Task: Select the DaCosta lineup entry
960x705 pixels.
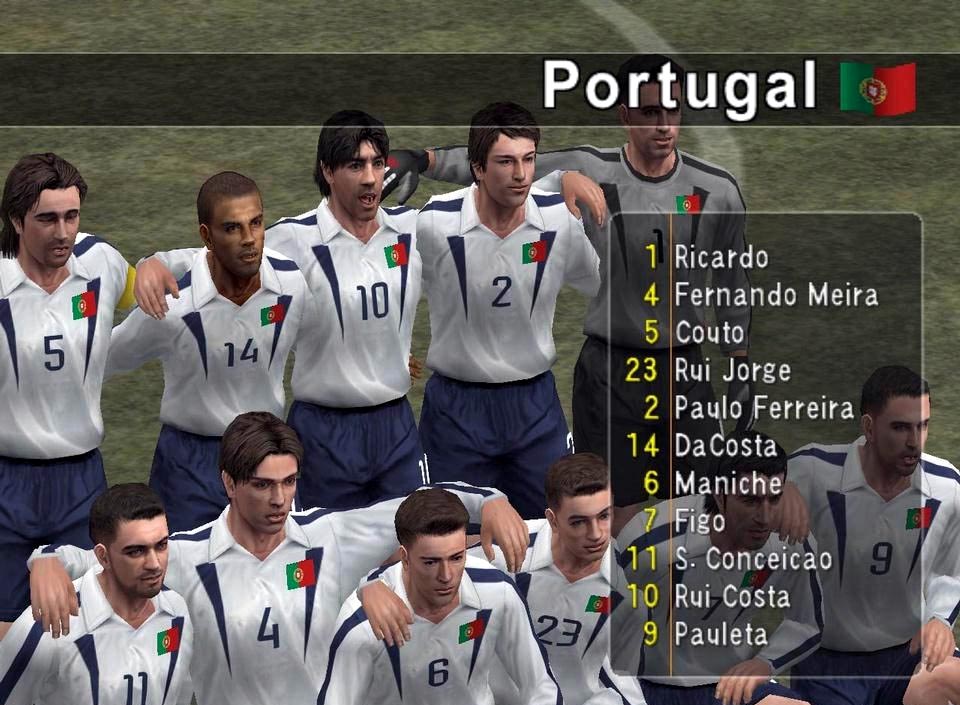Action: (x=725, y=446)
